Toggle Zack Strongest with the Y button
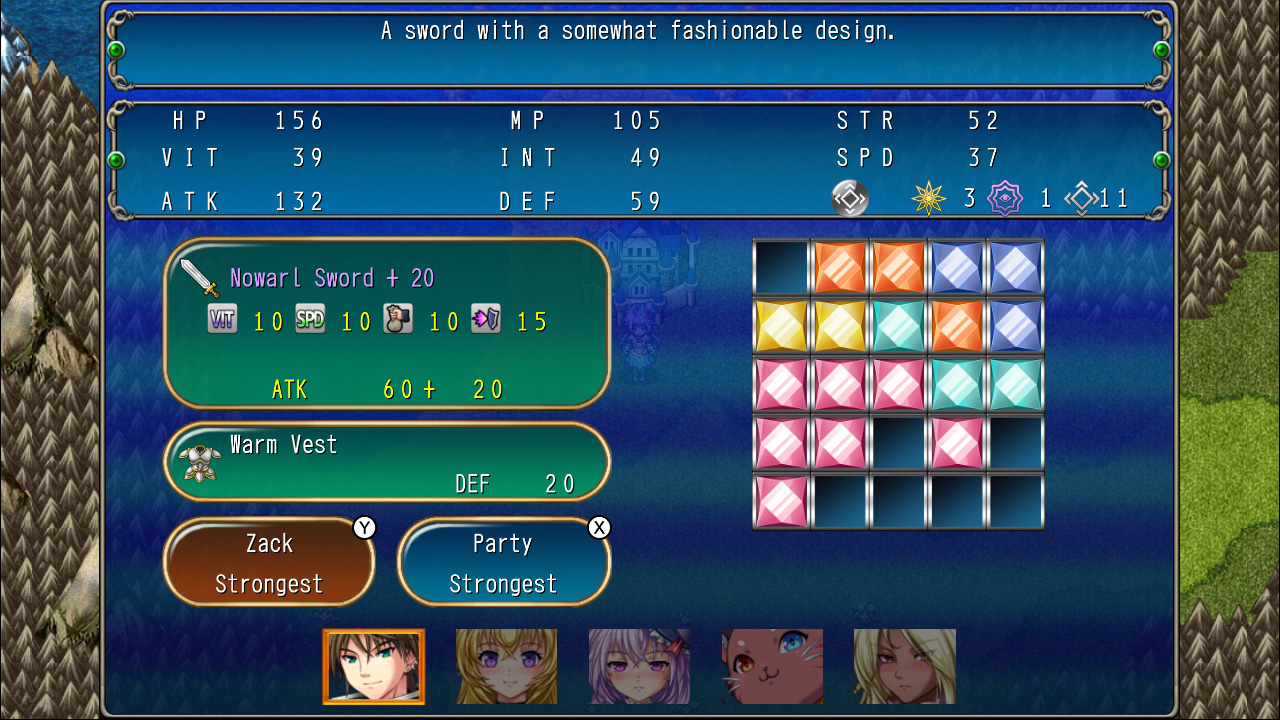This screenshot has width=1280, height=720. (268, 562)
